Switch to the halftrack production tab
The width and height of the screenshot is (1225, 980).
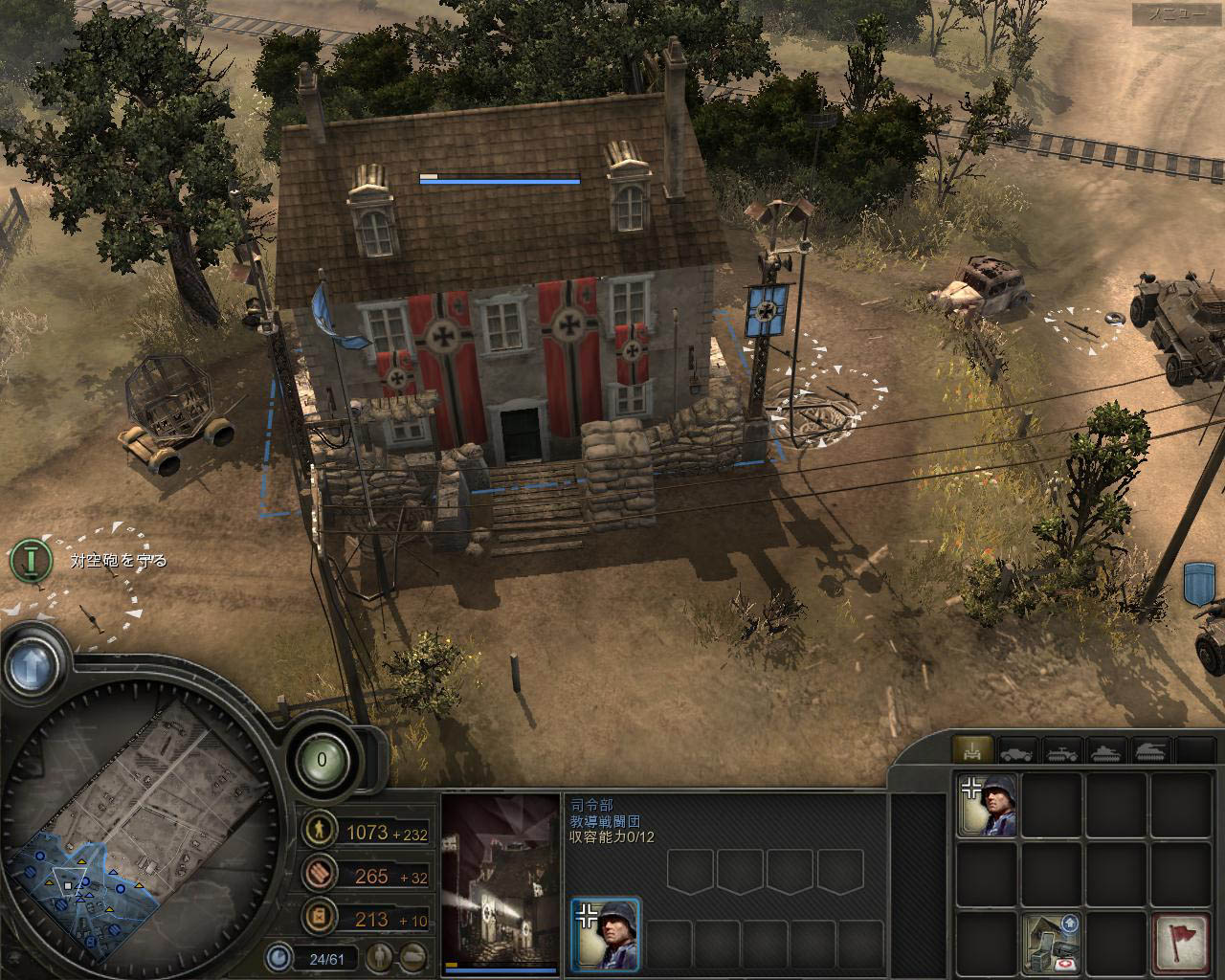pos(1061,751)
